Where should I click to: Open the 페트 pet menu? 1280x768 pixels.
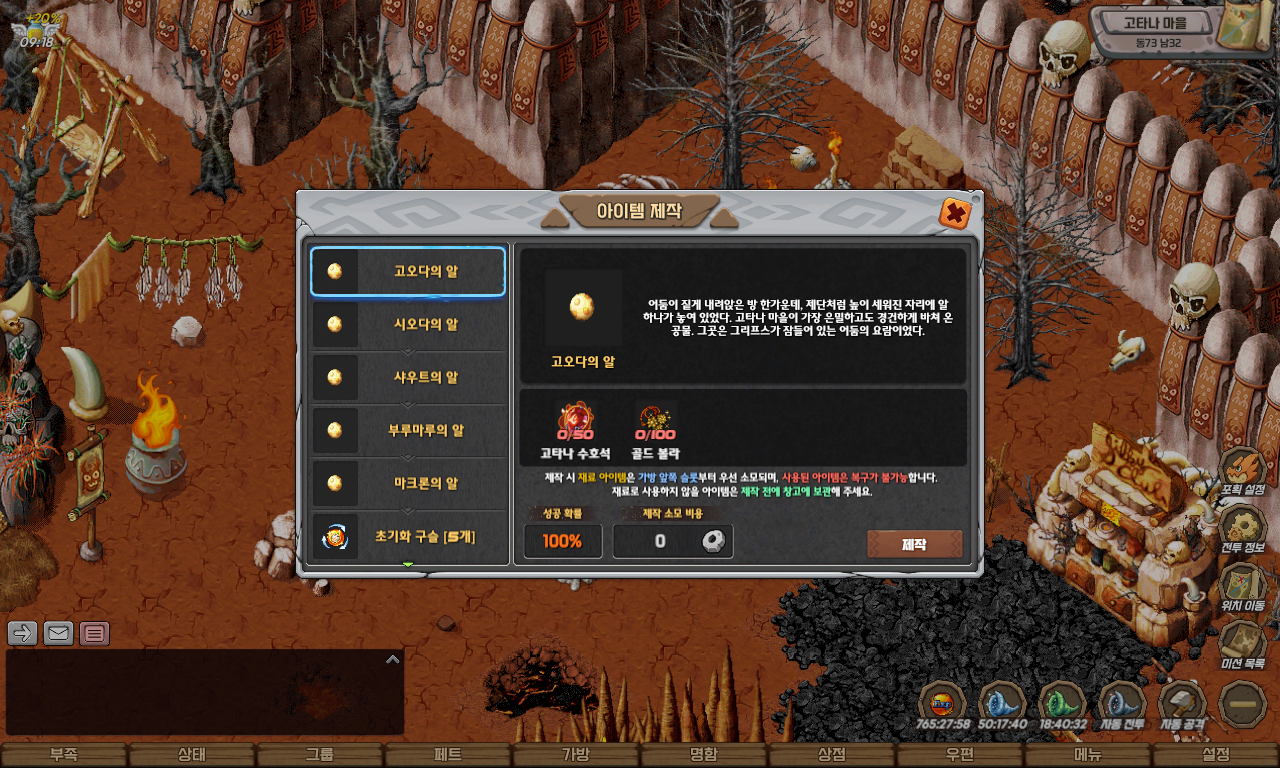(448, 755)
